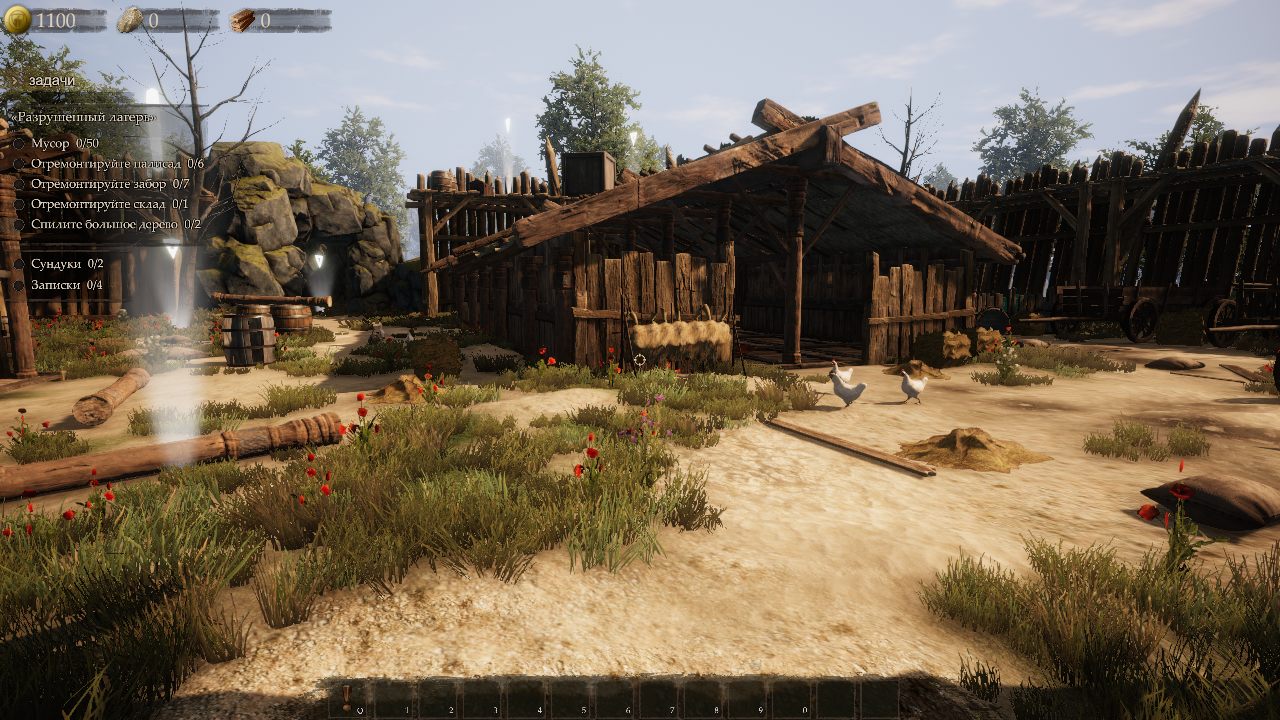Click the «Сундуки 0/2» objective

pos(67,264)
